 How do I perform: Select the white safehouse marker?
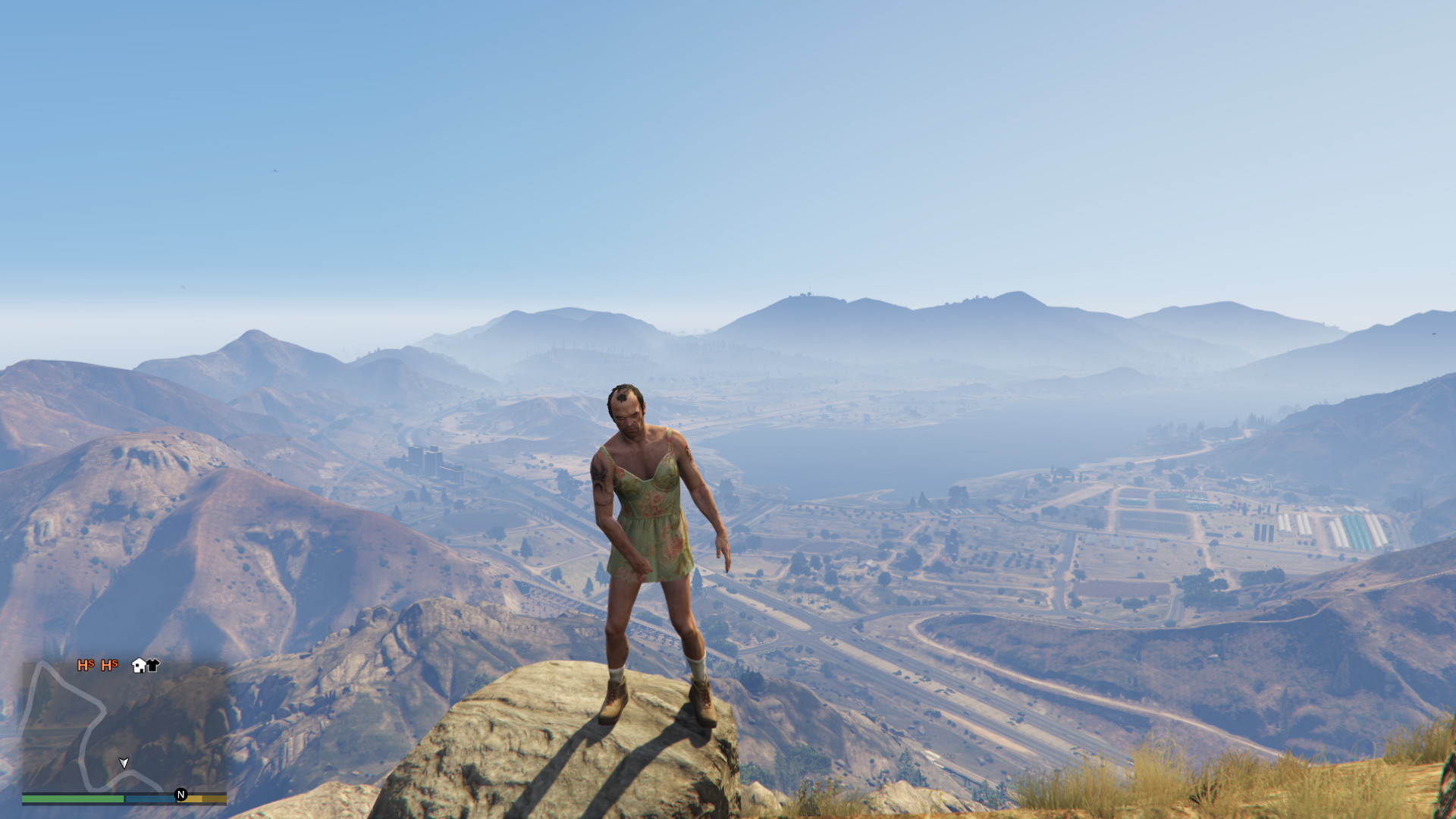pyautogui.click(x=139, y=666)
